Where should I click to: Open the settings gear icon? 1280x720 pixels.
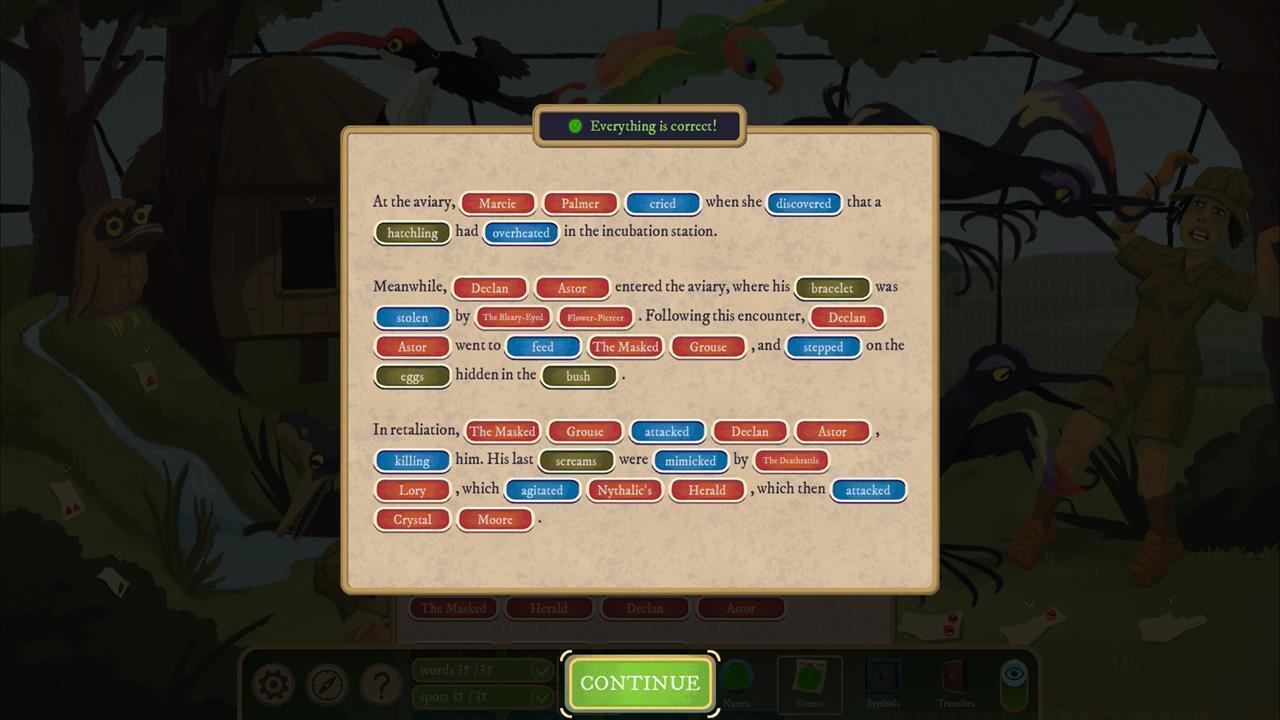pyautogui.click(x=272, y=684)
